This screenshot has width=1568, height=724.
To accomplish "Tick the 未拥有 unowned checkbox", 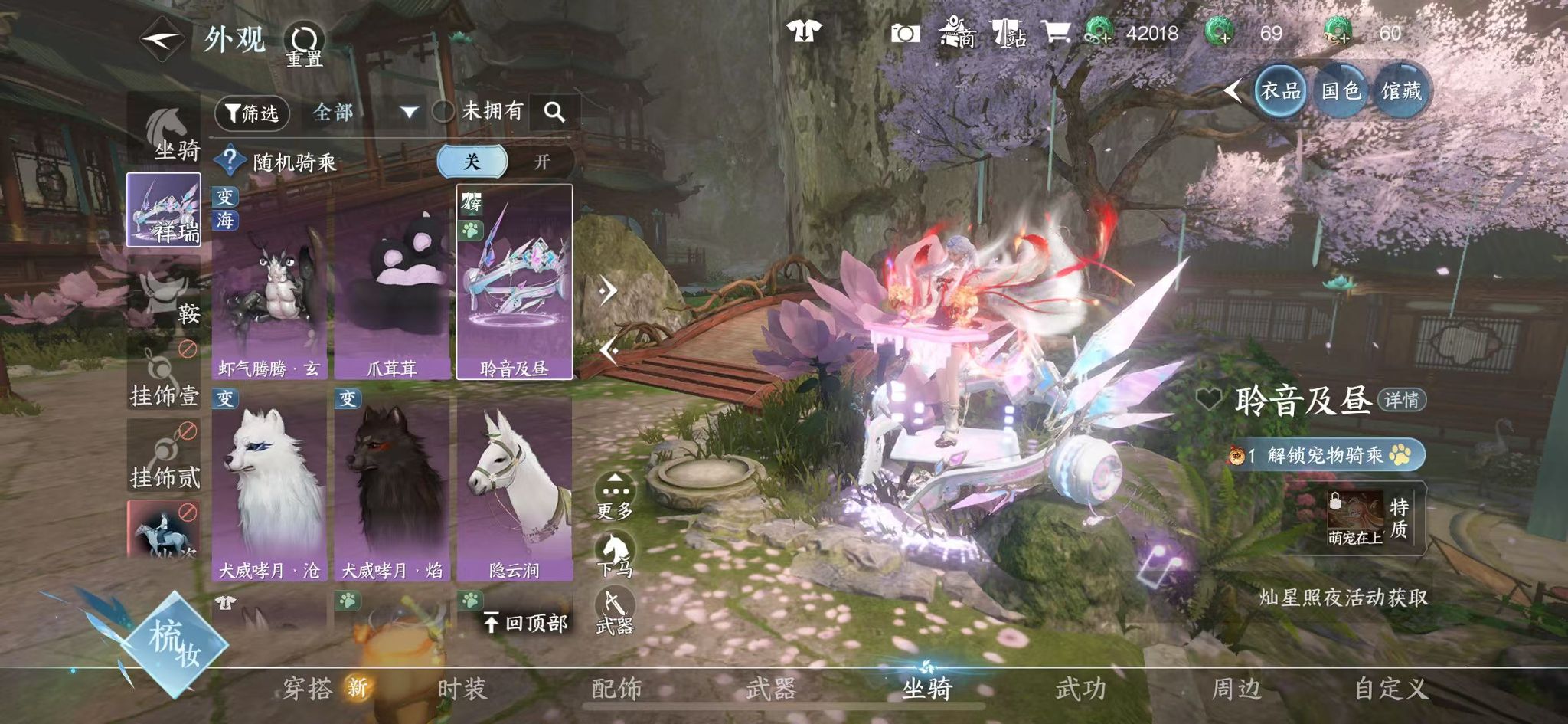I will 443,112.
